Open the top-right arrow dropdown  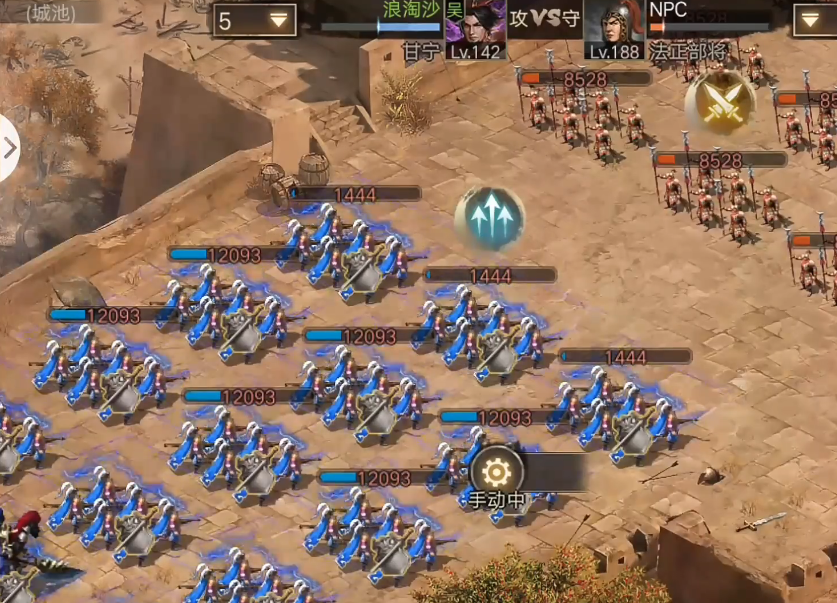pos(814,20)
